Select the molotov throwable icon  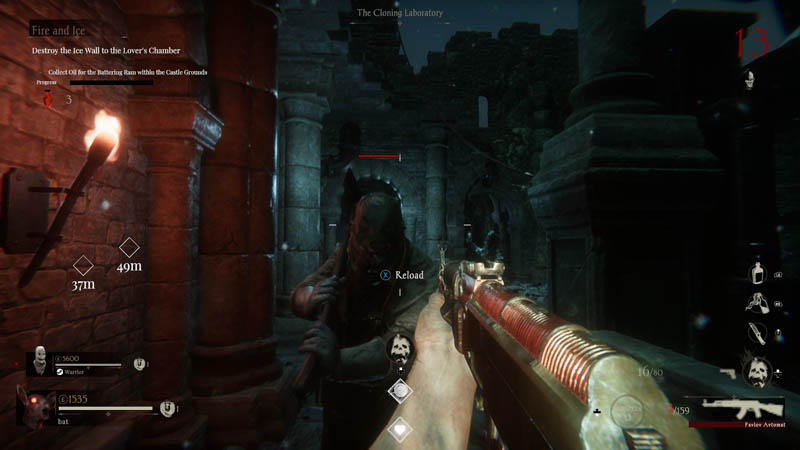(x=759, y=304)
